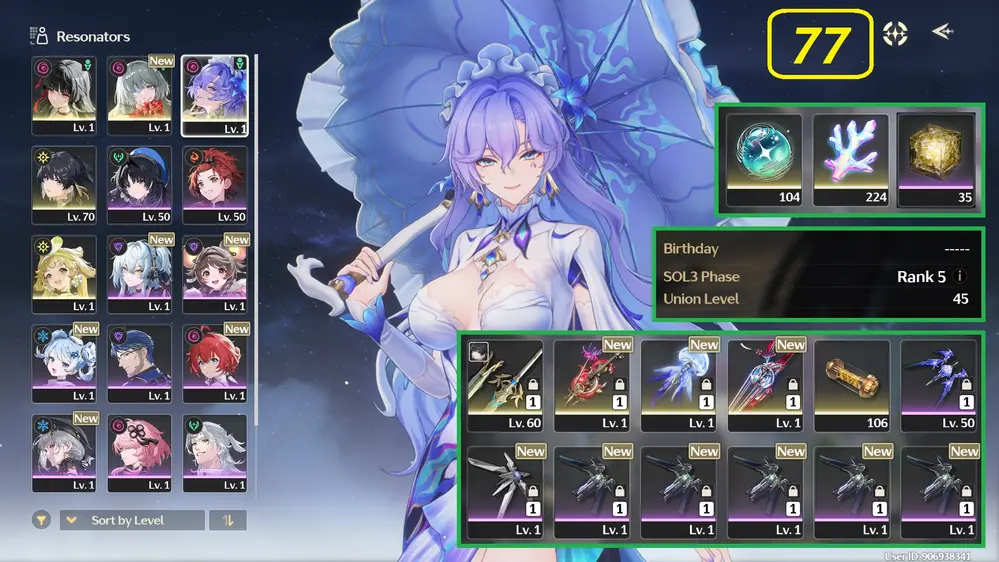Viewport: 999px width, 562px height.
Task: Toggle the sort order arrows button
Action: tap(227, 520)
